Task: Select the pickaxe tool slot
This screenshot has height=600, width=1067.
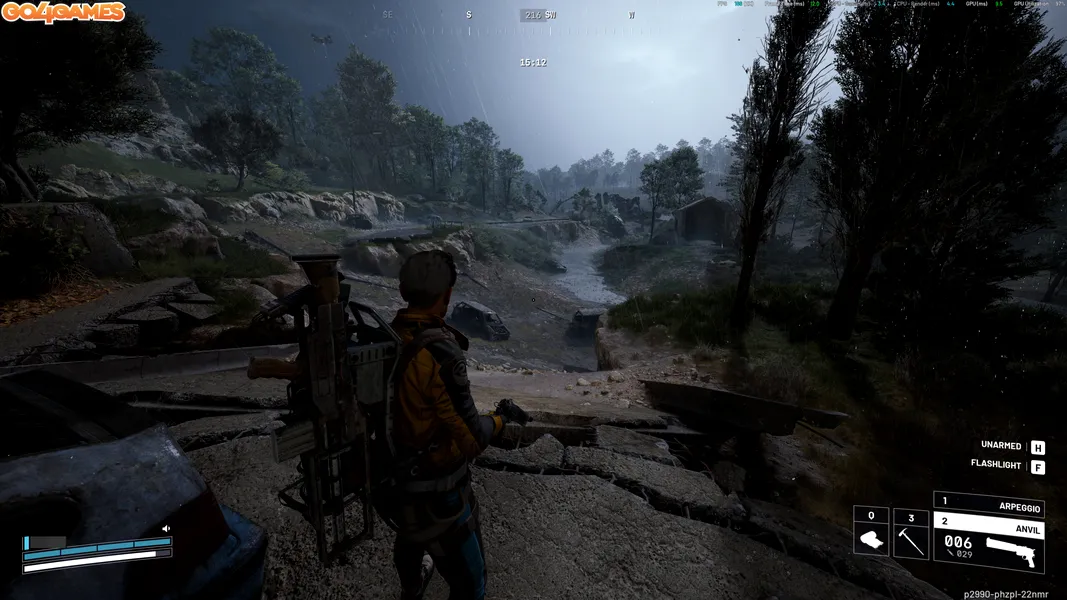Action: (x=910, y=532)
